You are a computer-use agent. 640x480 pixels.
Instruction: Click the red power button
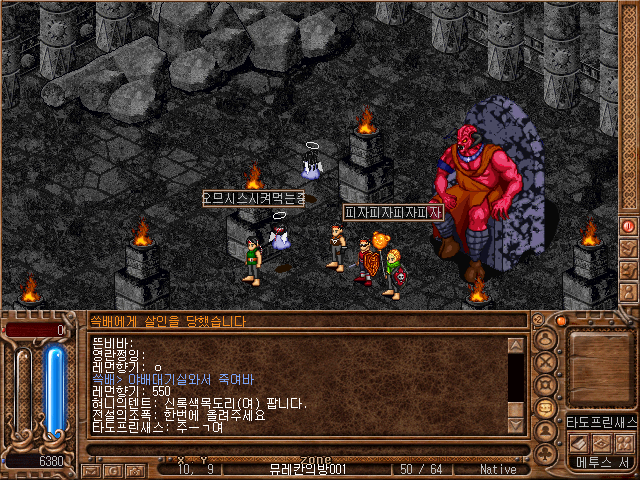click(x=628, y=226)
